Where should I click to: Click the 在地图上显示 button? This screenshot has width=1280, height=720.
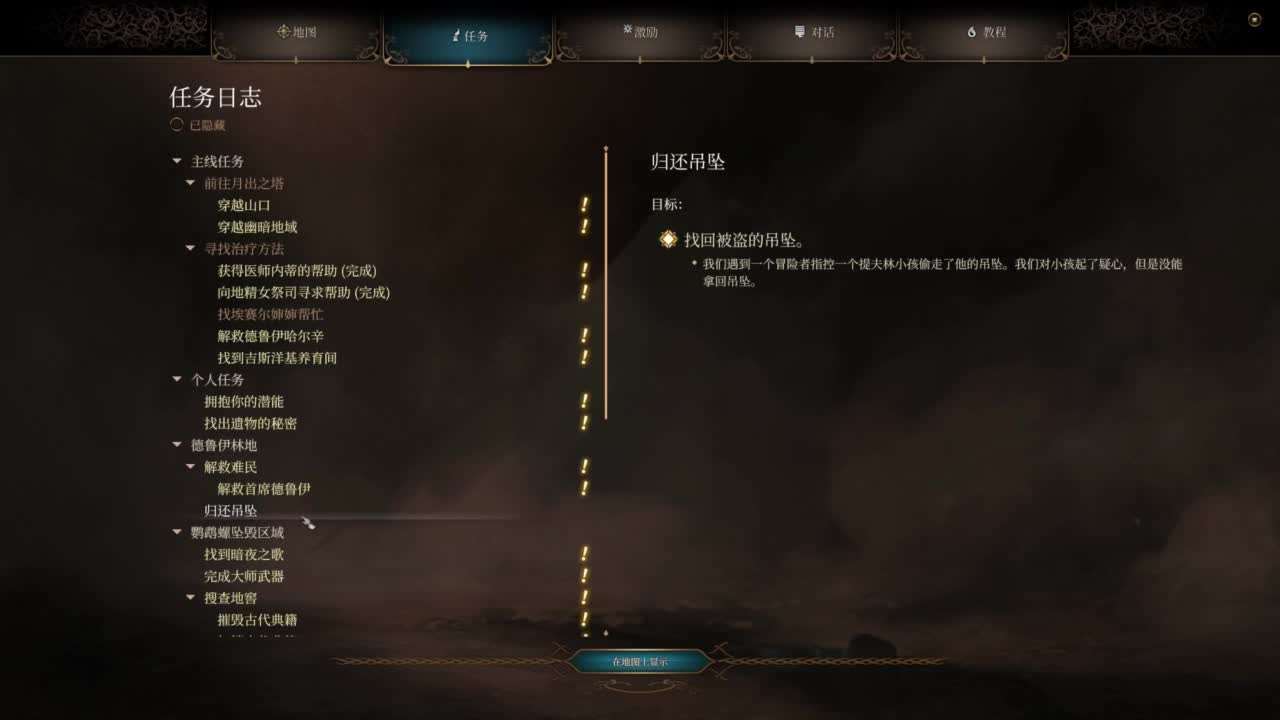pyautogui.click(x=641, y=661)
